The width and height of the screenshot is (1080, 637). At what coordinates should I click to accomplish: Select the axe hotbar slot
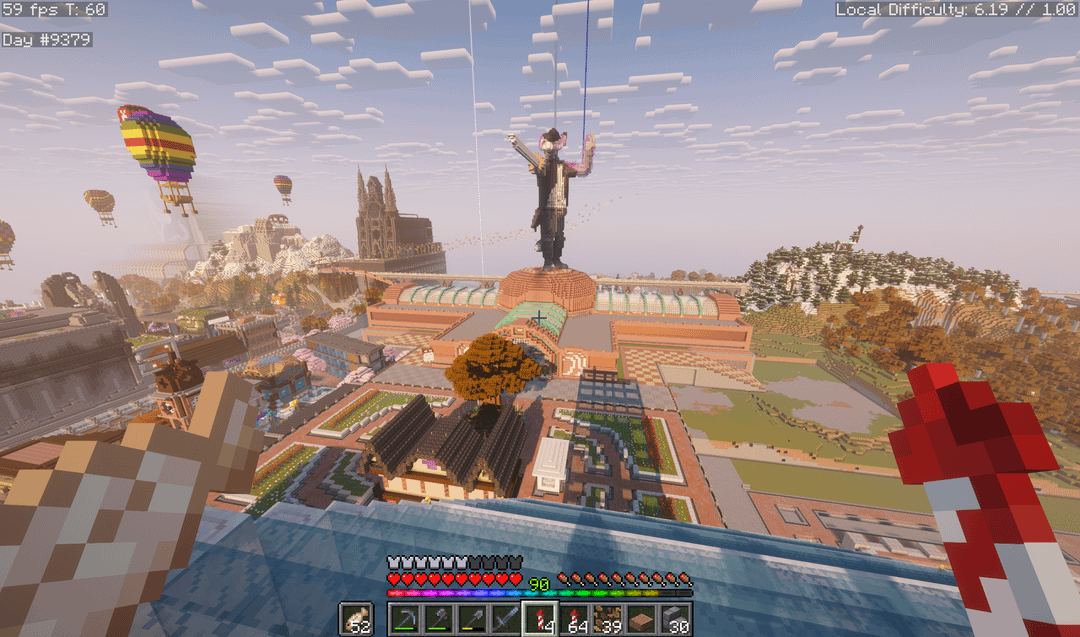coord(438,619)
